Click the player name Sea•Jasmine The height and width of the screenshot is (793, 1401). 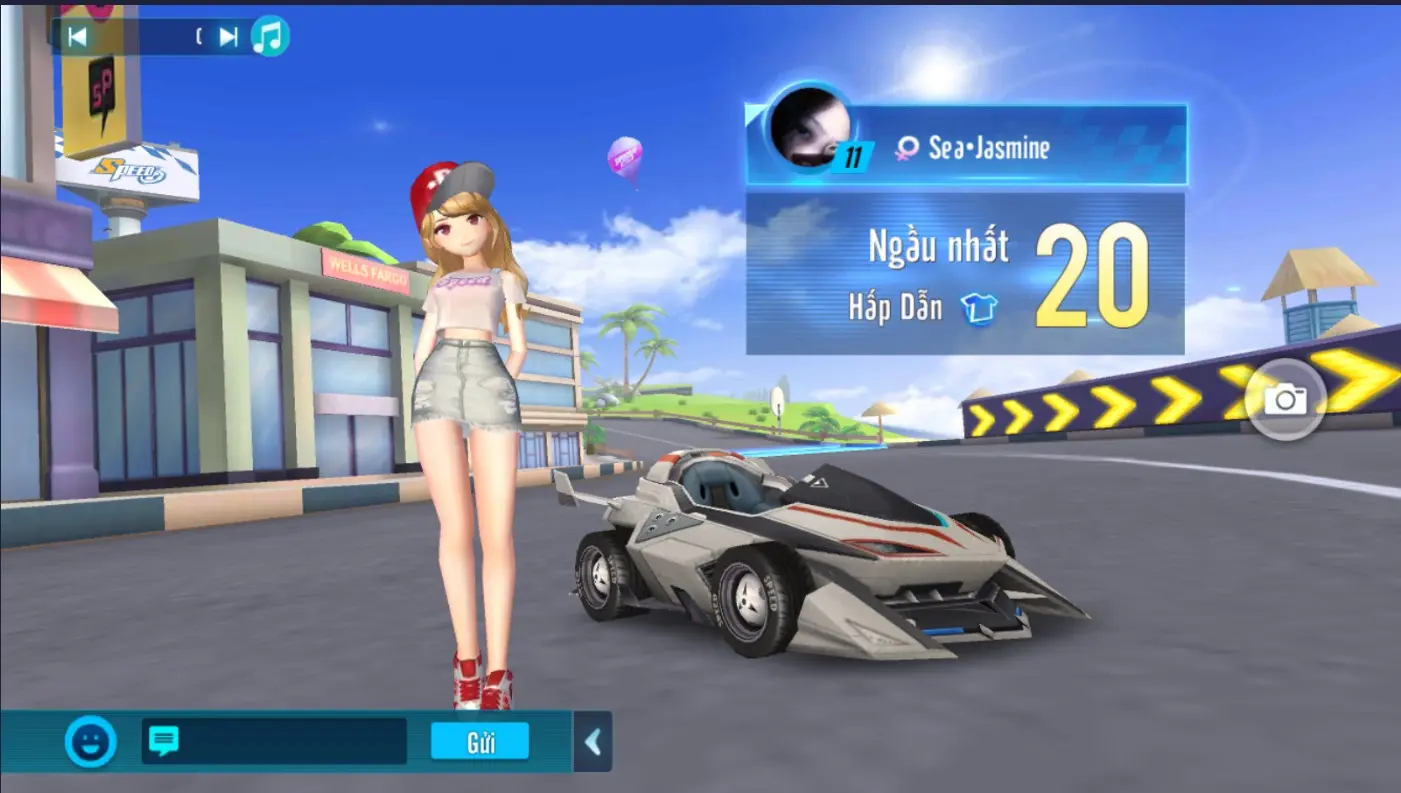[x=990, y=148]
